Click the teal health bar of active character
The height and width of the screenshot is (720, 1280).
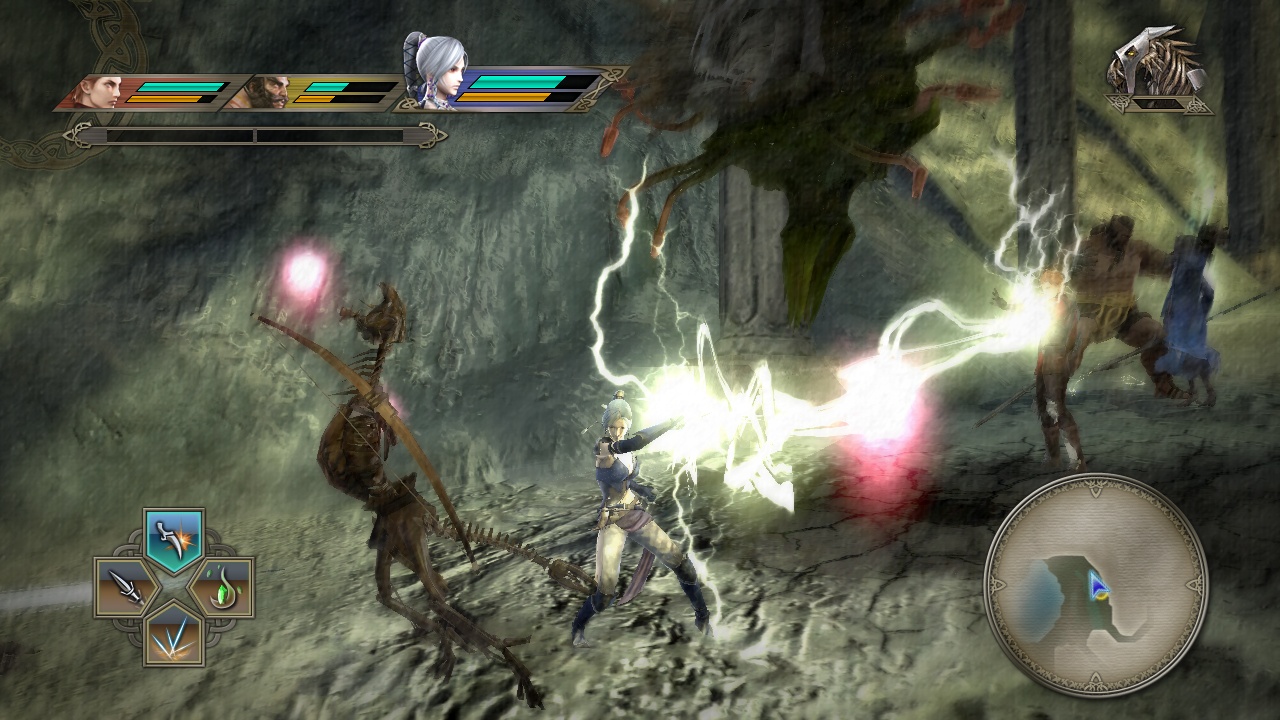520,84
